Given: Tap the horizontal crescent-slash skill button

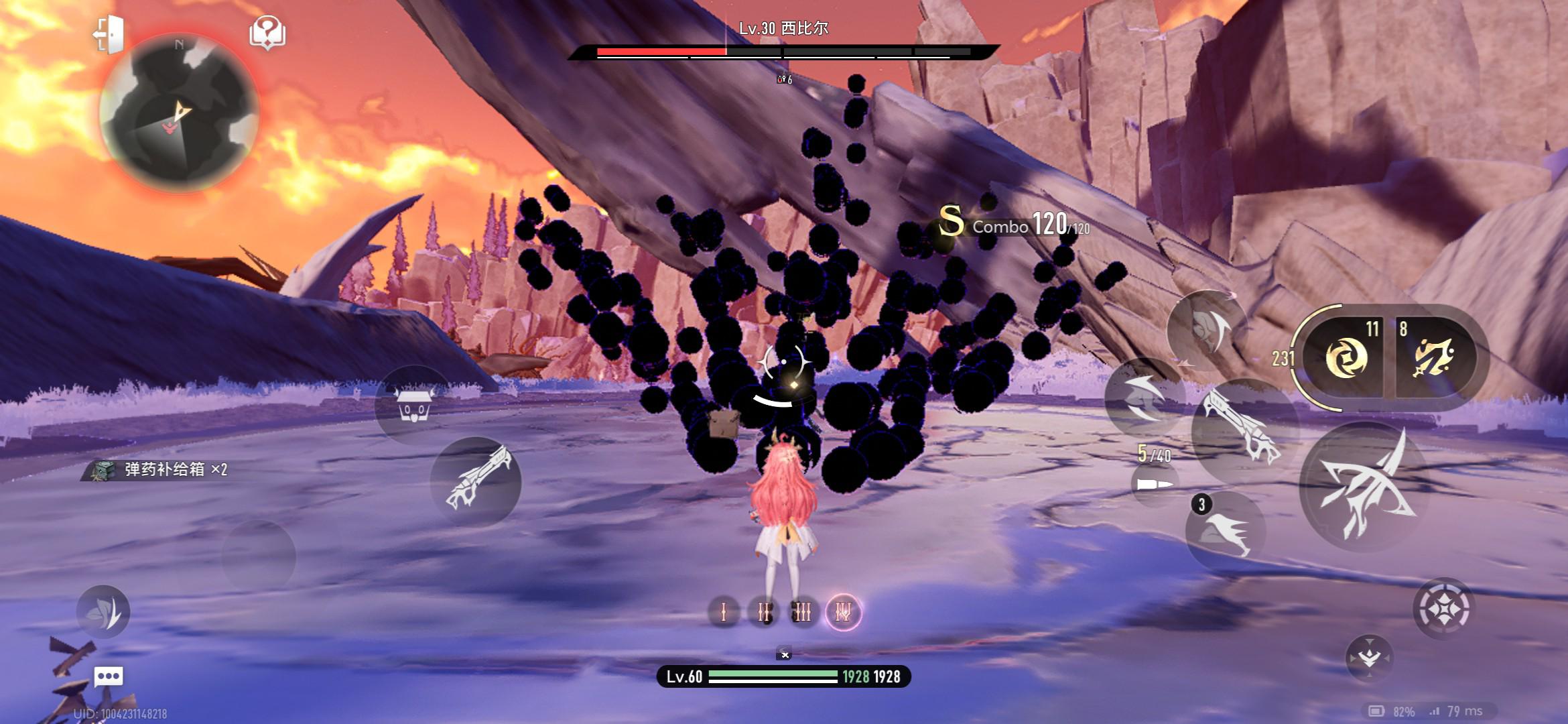Looking at the screenshot, I should click(x=1143, y=398).
